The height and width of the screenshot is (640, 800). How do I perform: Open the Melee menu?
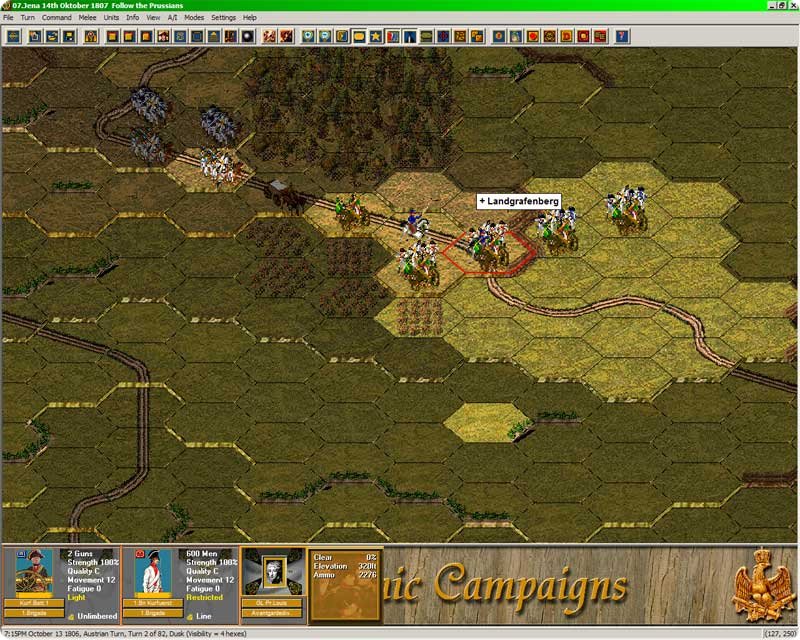tap(89, 18)
